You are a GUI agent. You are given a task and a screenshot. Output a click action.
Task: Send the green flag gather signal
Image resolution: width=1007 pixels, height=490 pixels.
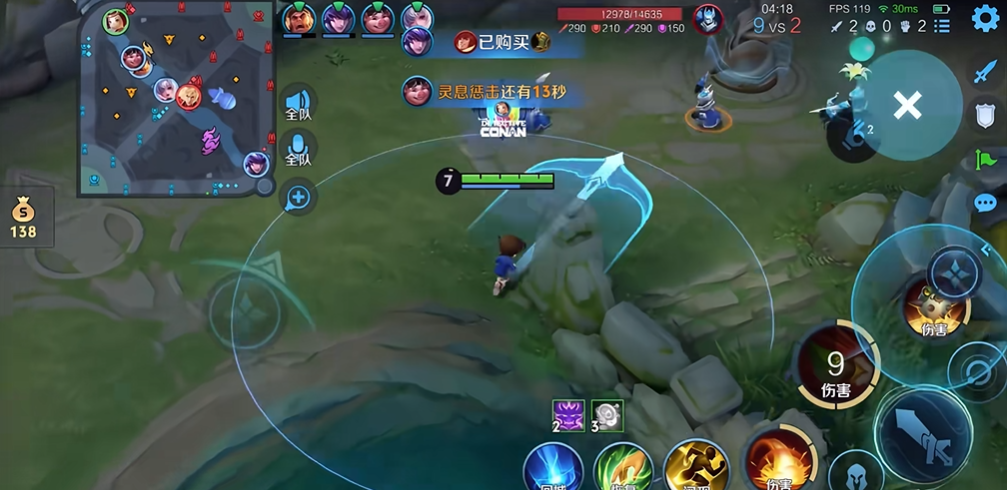click(x=985, y=160)
